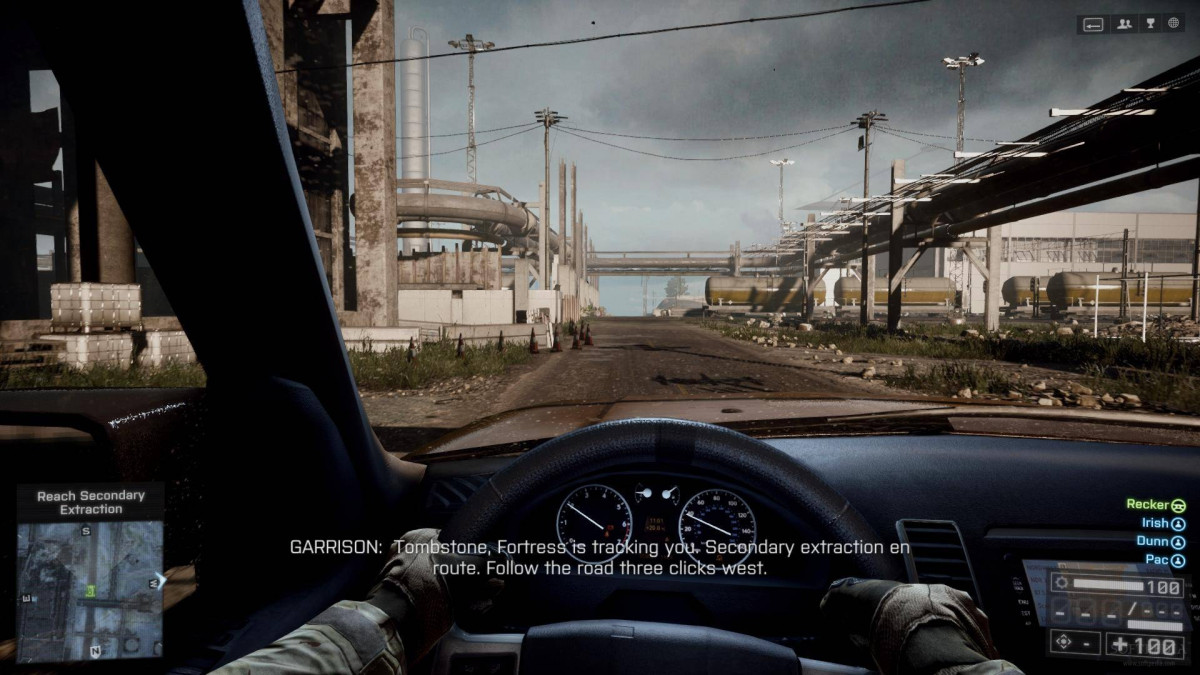Select the Reach Secondary Extraction objective
1200x675 pixels.
pyautogui.click(x=90, y=502)
